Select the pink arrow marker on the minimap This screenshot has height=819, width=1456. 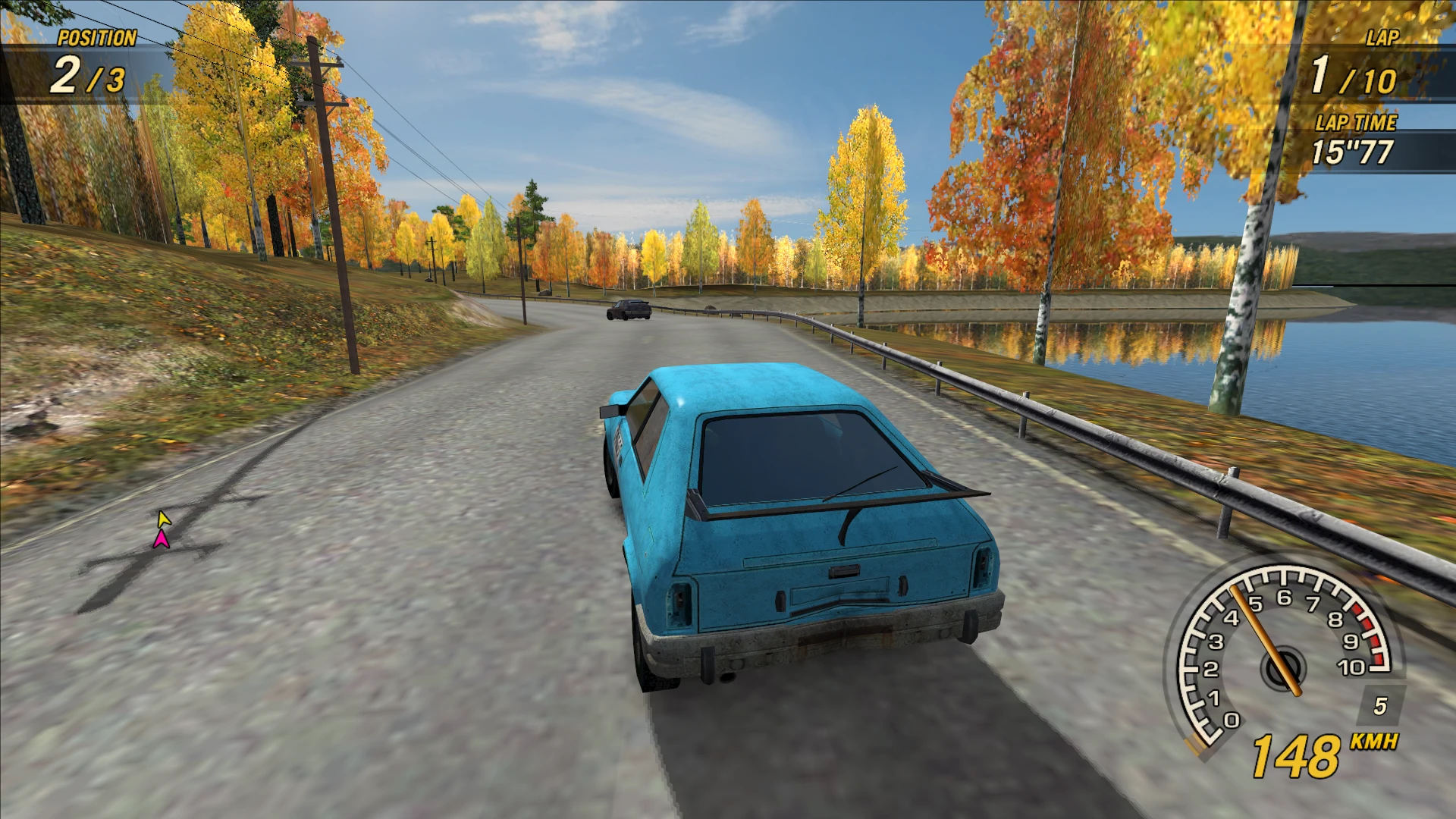161,539
